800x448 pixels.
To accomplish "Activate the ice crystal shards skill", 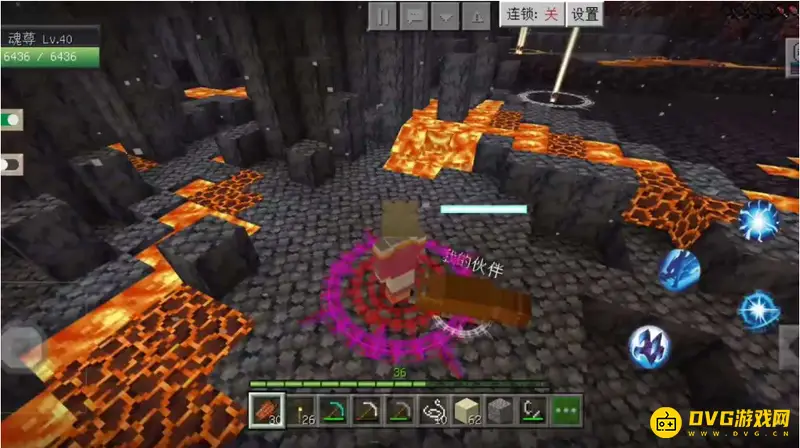I will click(x=648, y=345).
